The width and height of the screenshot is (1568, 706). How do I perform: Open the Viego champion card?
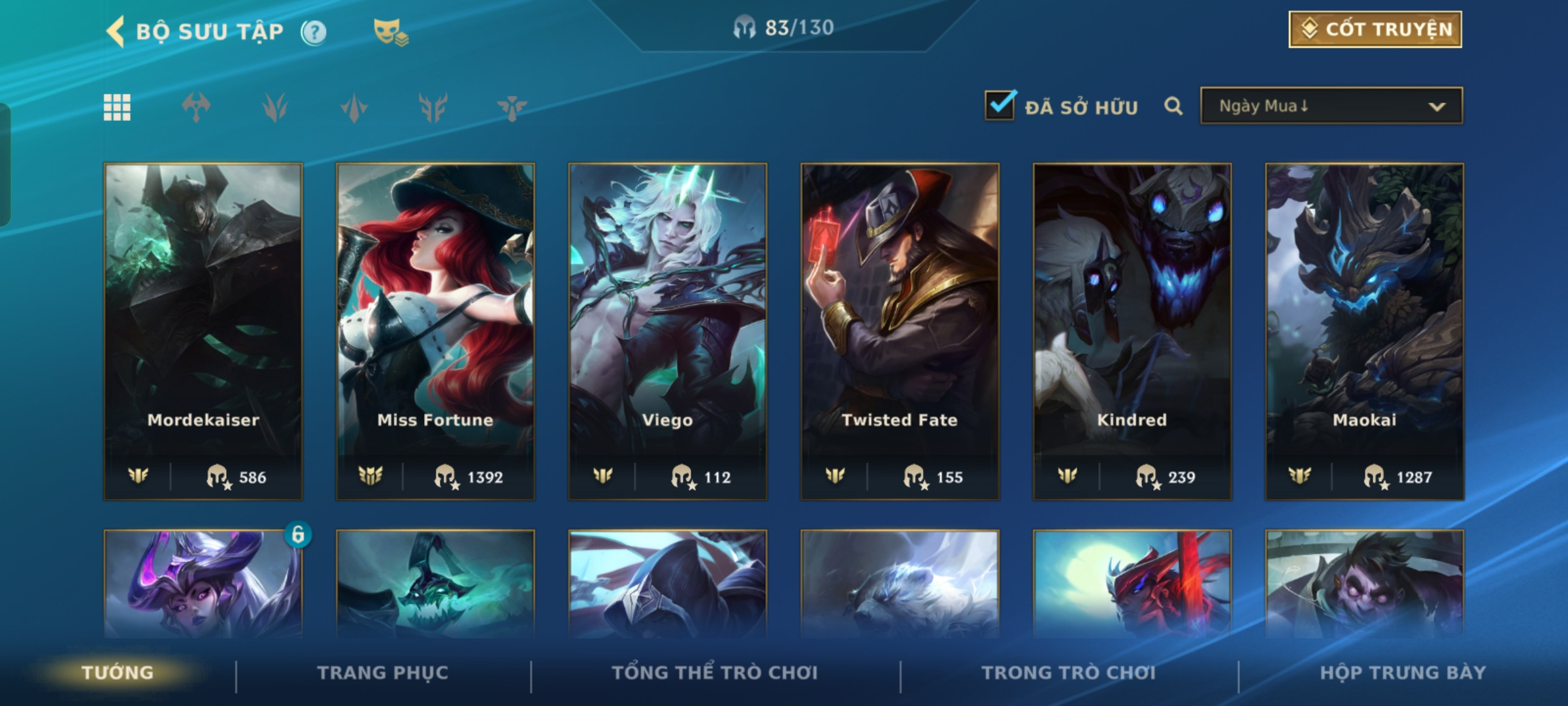click(x=668, y=331)
